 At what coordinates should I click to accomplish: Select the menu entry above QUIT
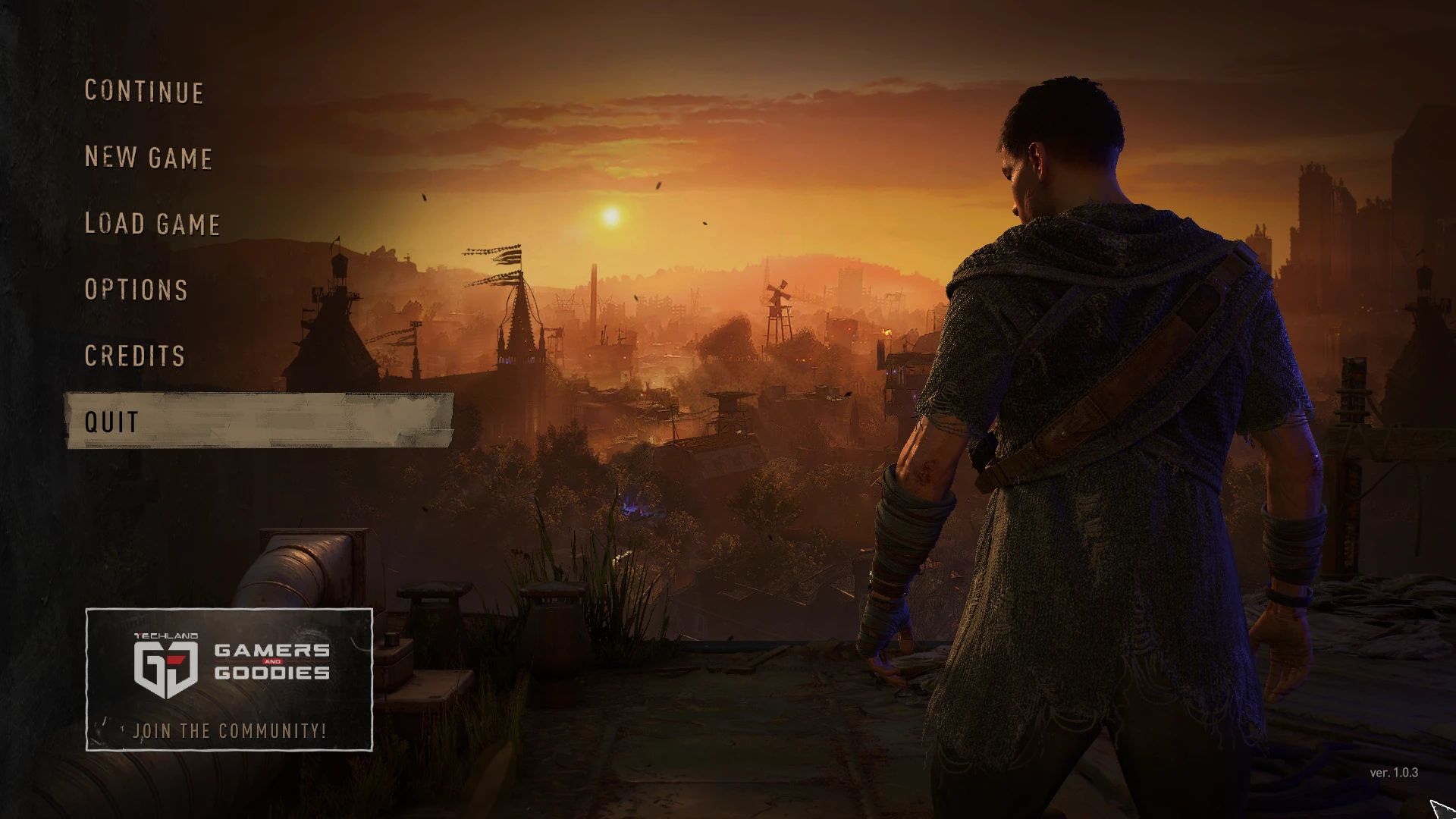click(133, 355)
